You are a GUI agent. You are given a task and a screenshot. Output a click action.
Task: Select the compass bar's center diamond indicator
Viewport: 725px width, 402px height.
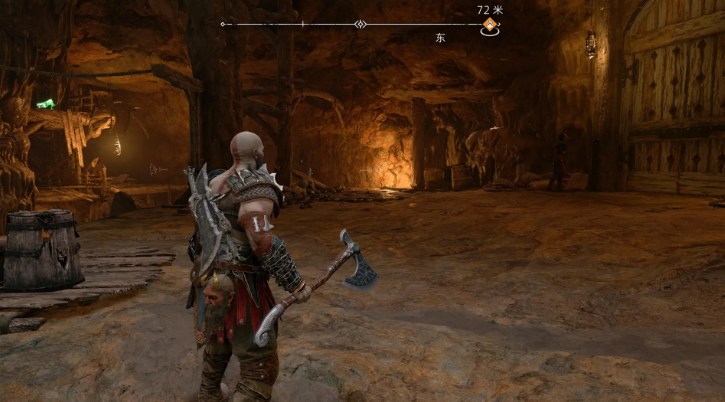tap(361, 24)
